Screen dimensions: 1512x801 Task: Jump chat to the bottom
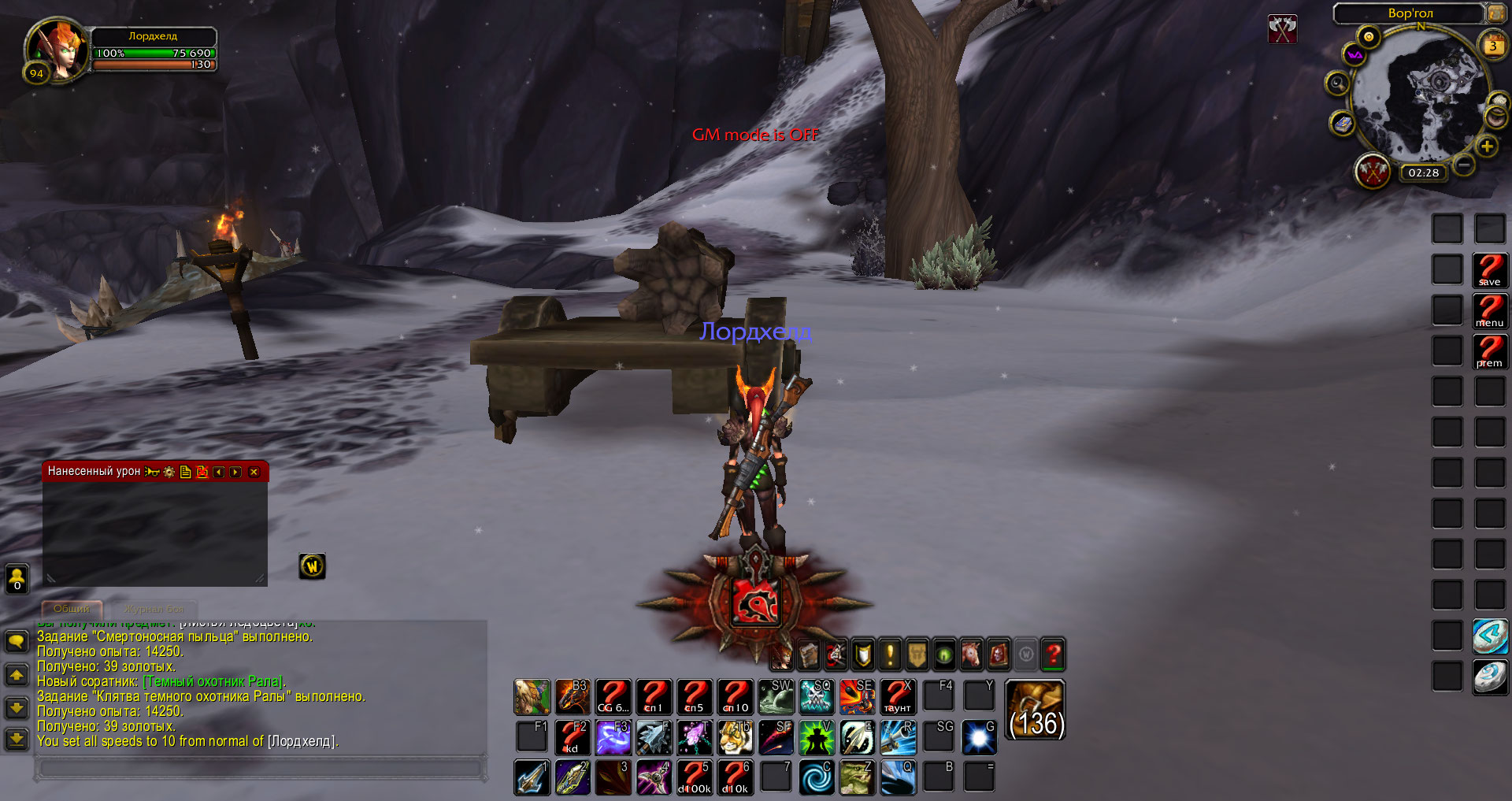(x=17, y=739)
